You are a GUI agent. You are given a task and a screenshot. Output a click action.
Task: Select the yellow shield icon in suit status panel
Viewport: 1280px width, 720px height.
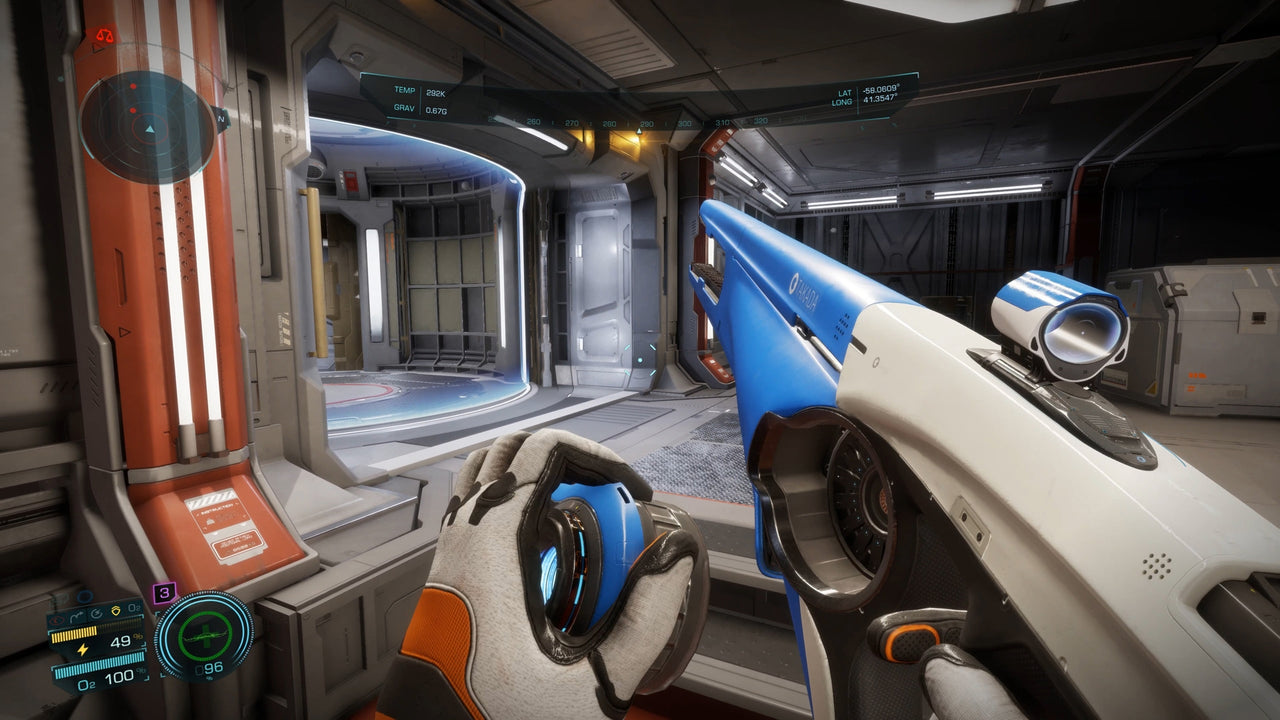tap(115, 612)
